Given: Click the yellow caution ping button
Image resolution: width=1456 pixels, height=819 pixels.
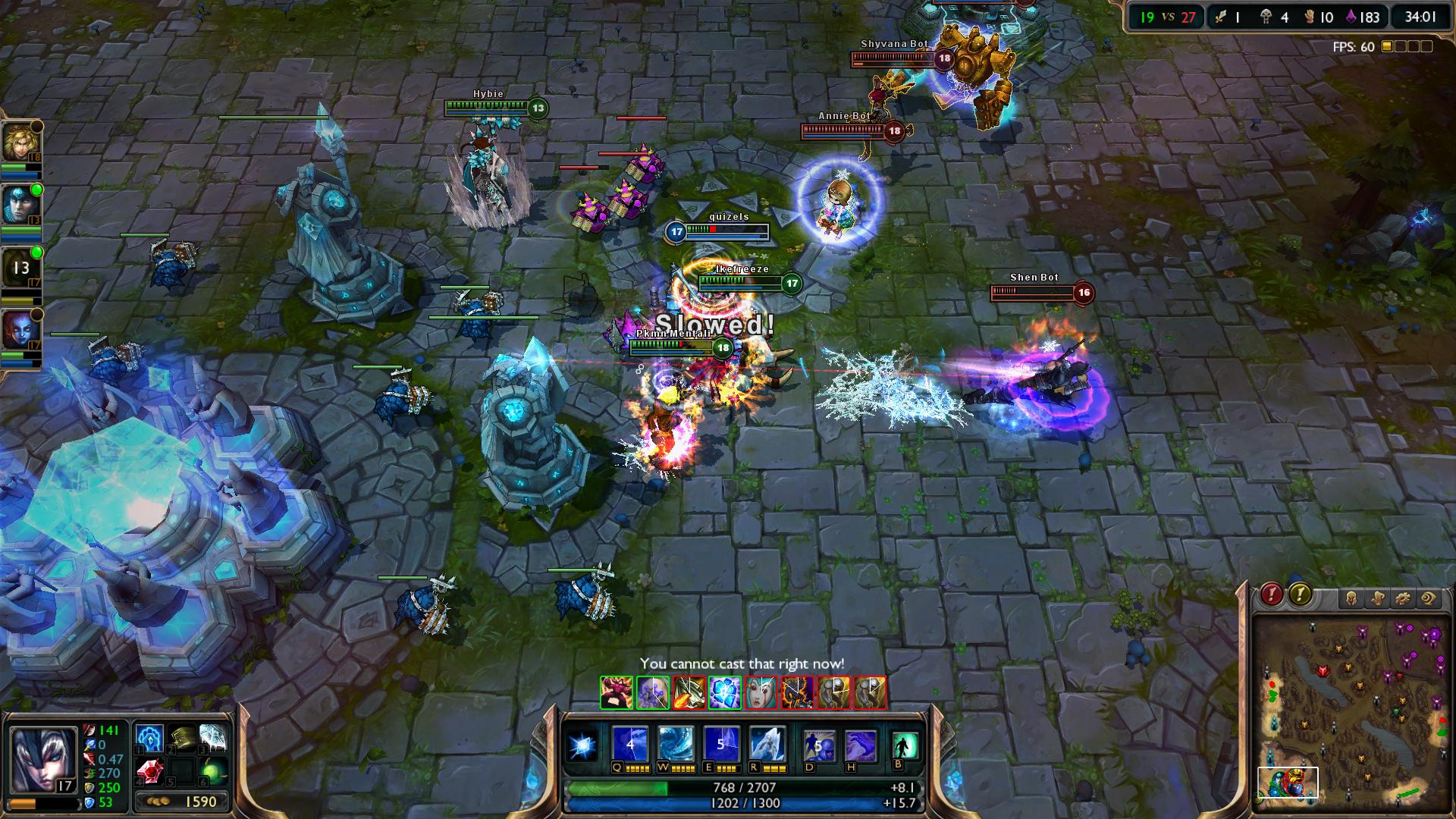Looking at the screenshot, I should point(1300,595).
